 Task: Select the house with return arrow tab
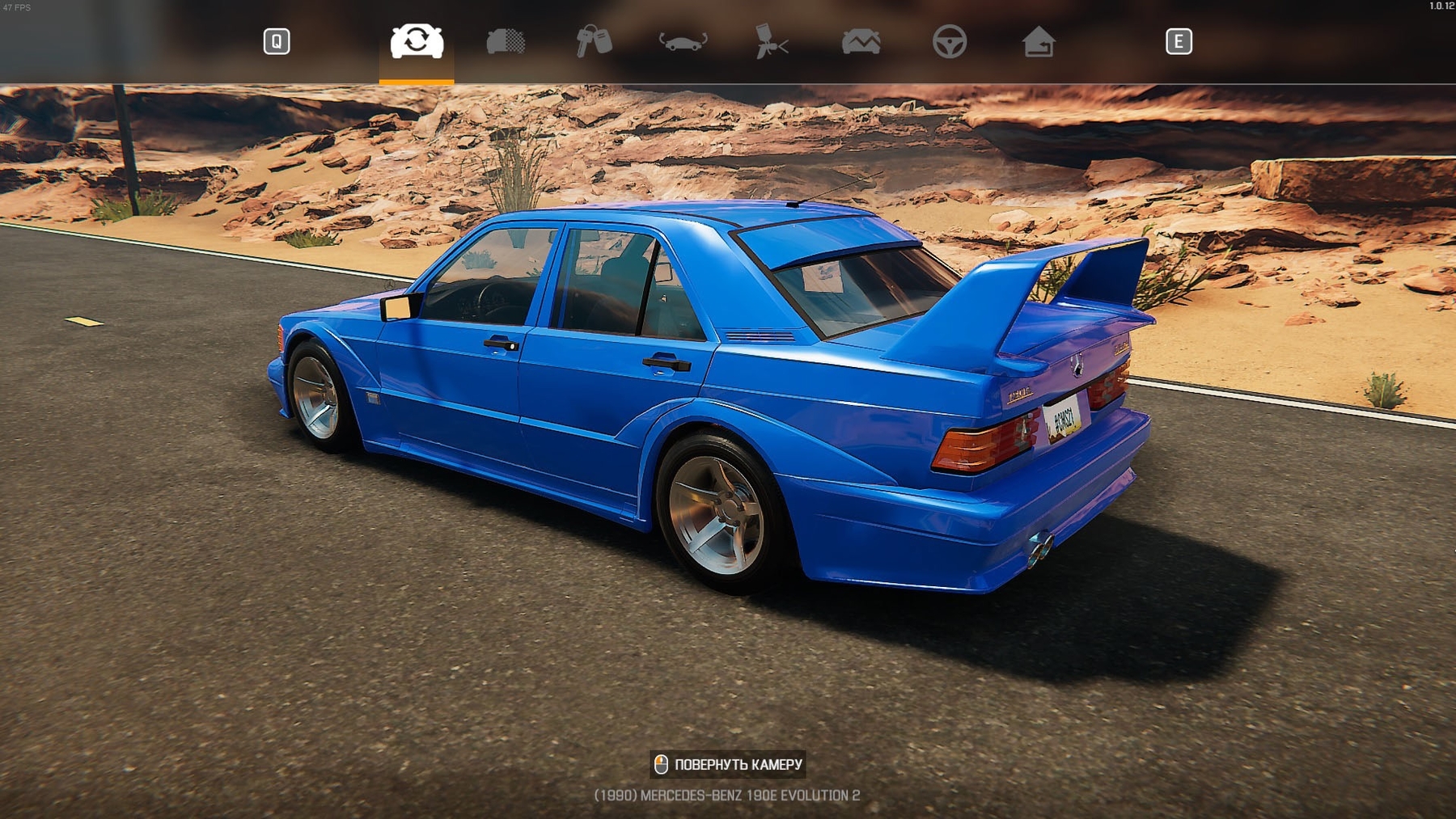point(1038,41)
